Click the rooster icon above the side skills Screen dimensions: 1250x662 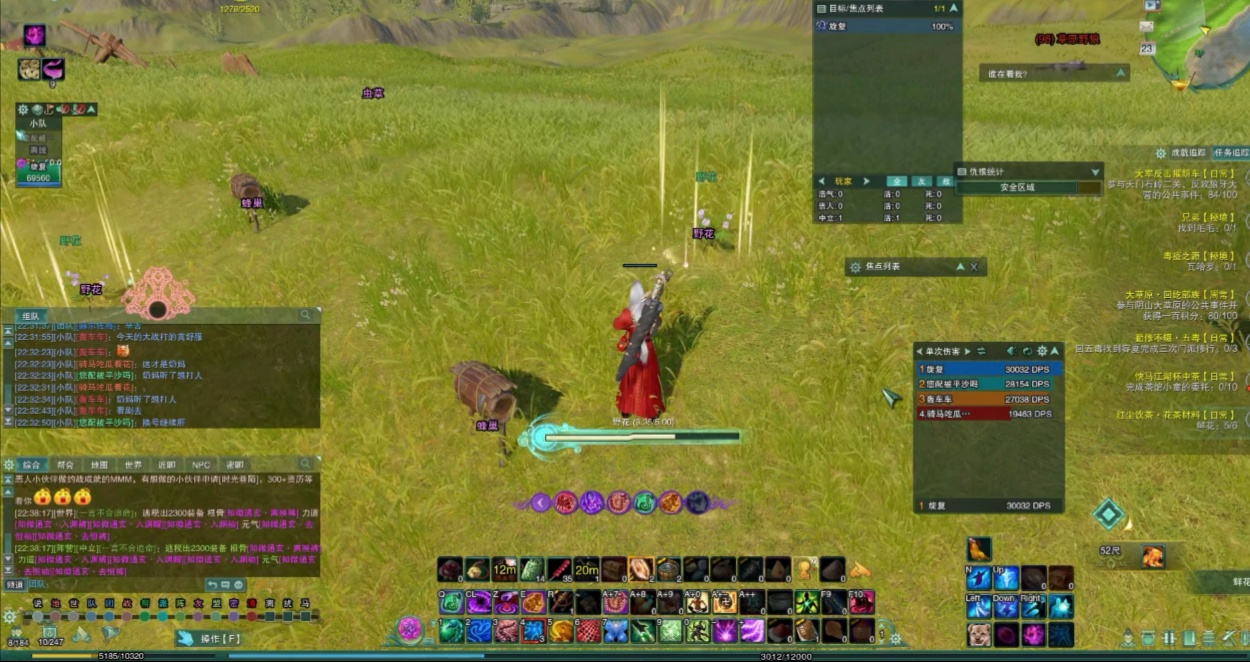979,549
